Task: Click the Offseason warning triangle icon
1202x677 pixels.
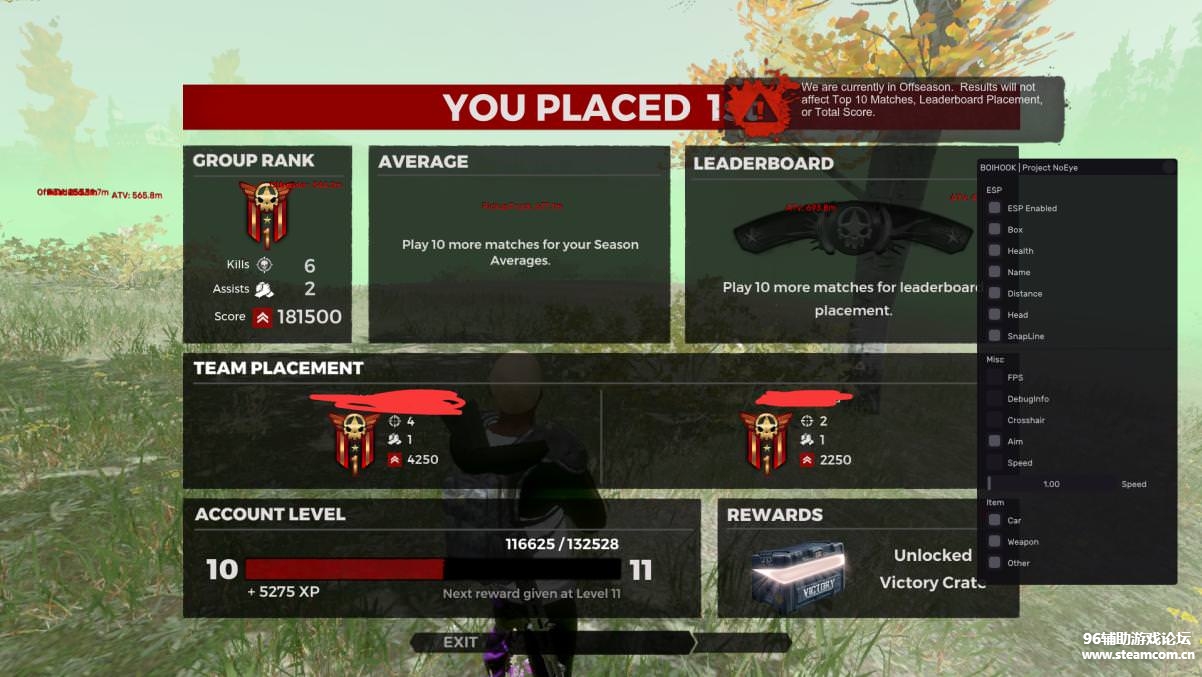Action: [x=759, y=106]
